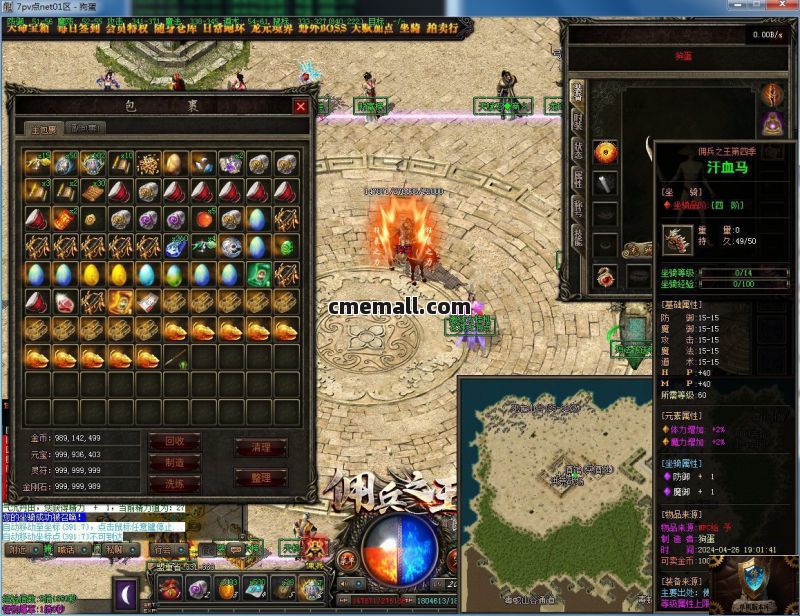
Task: Switch chat to 附近 nearby channel
Action: 19,549
